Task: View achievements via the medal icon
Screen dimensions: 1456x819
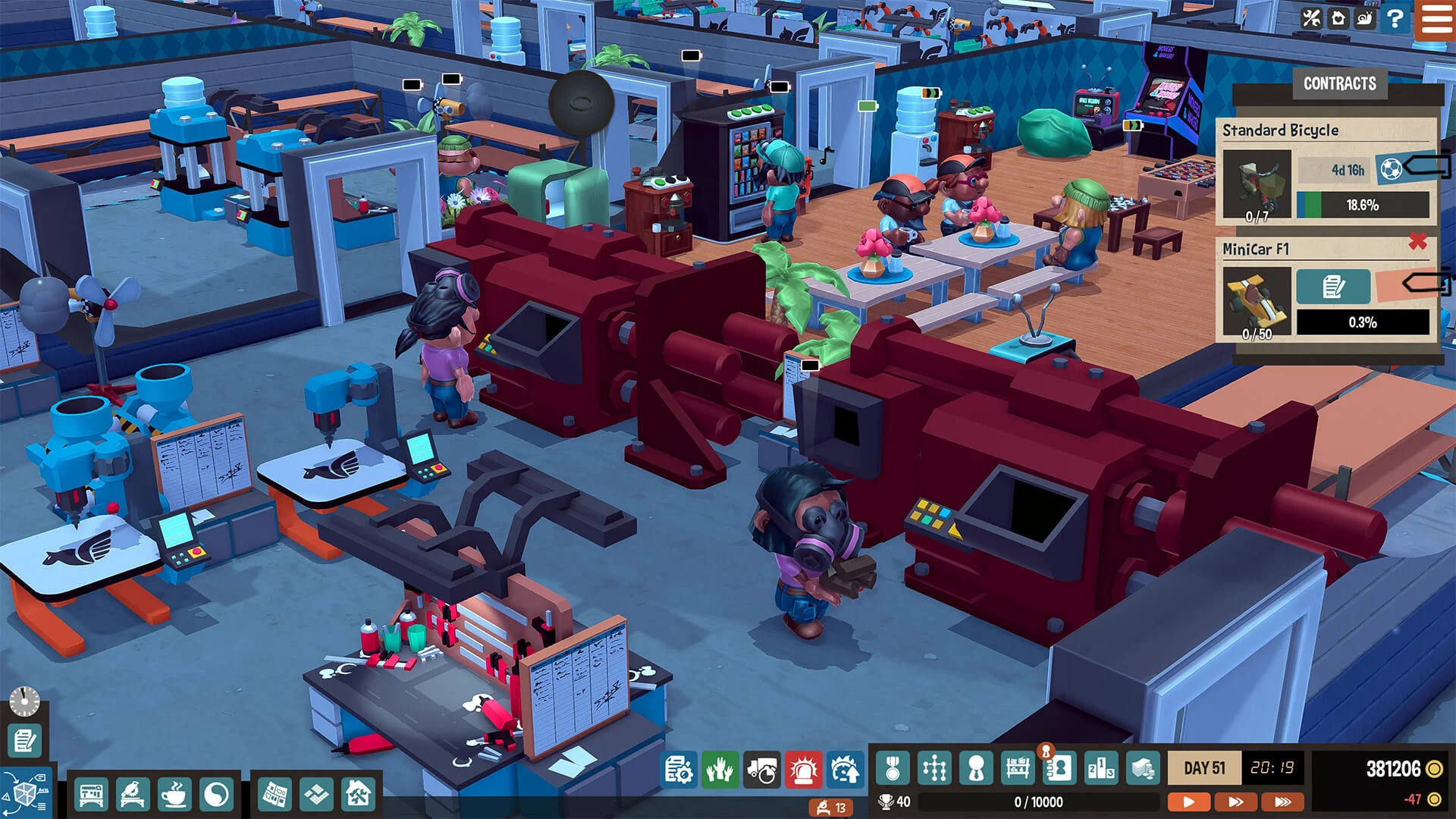Action: click(892, 768)
